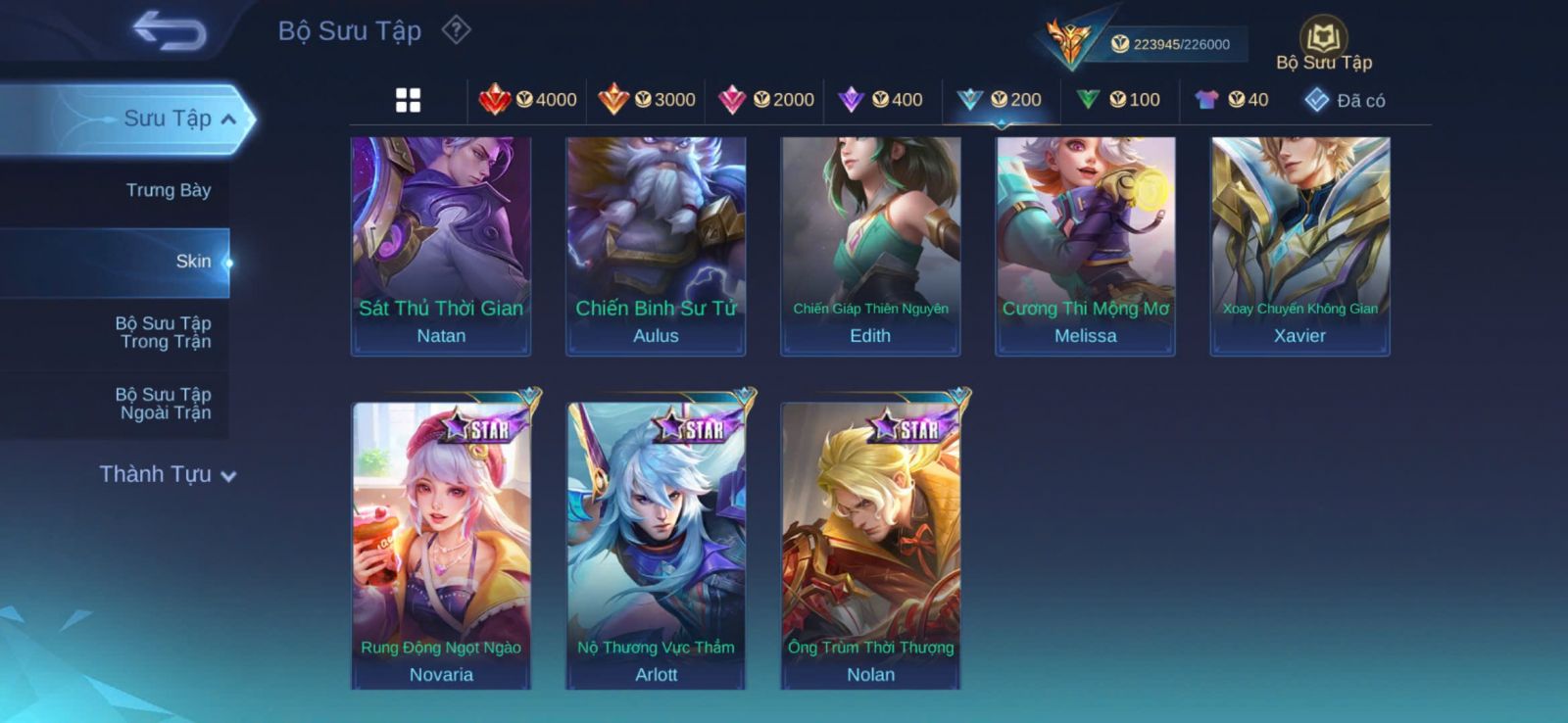Open the Trưng Bày section
Viewport: 1568px width, 723px height.
point(168,190)
